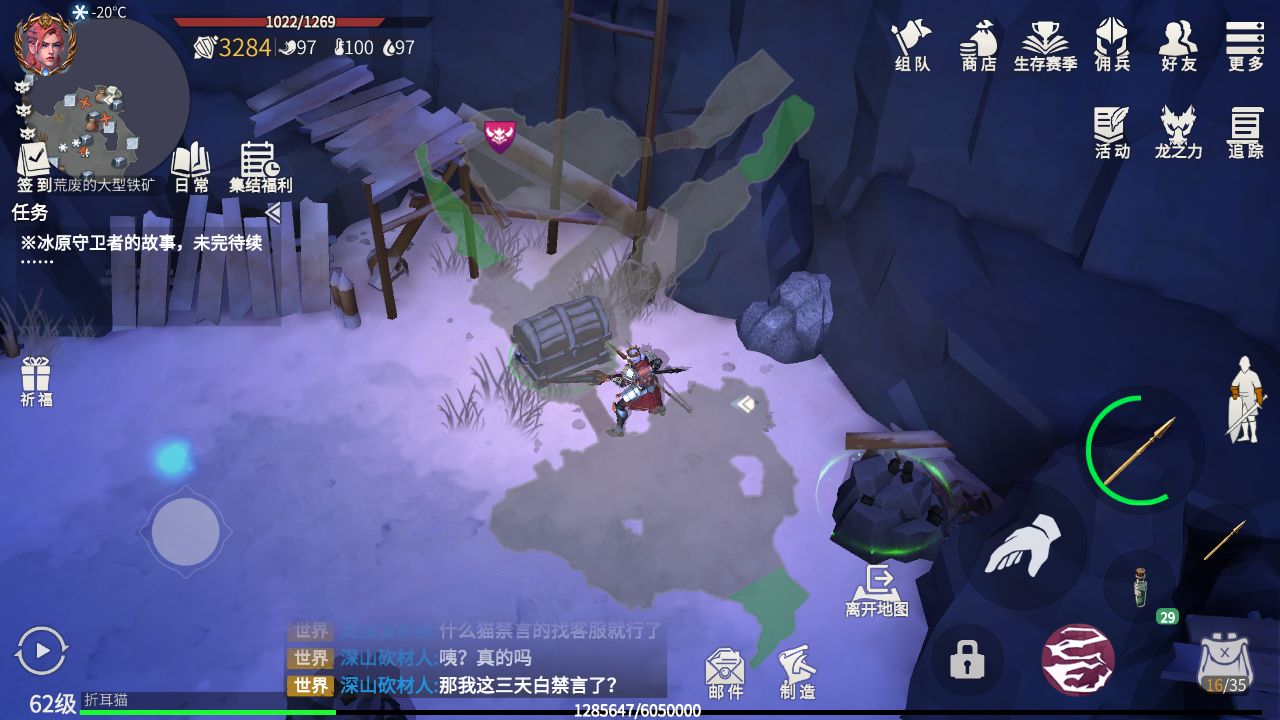Open the 佣兵 mercenary menu
The width and height of the screenshot is (1280, 720).
1112,45
